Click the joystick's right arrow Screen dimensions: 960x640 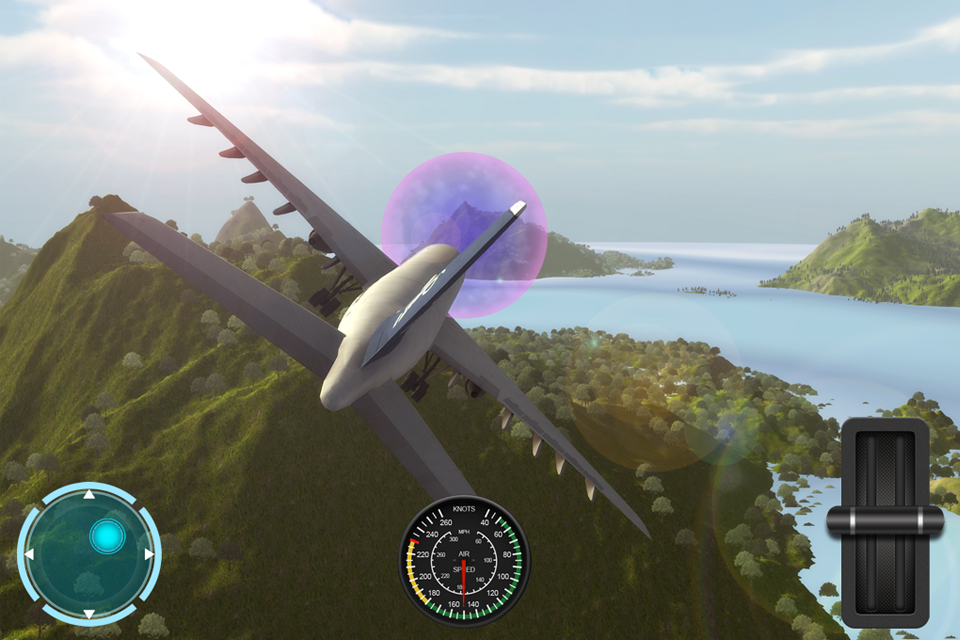click(x=149, y=554)
